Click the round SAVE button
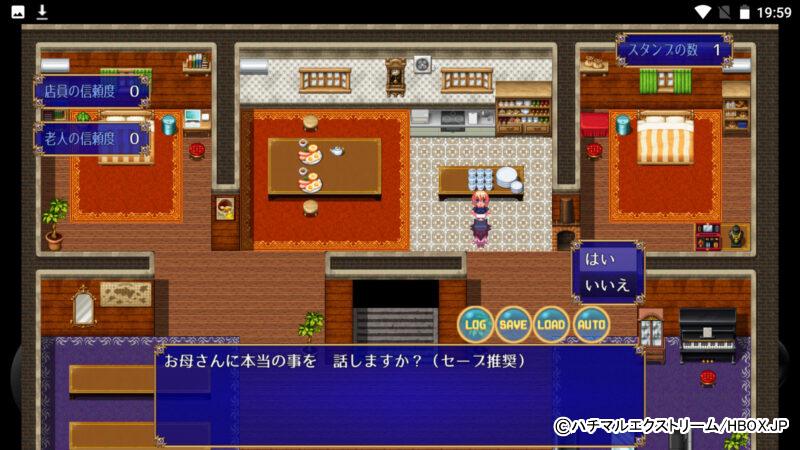800x450 pixels. 513,324
